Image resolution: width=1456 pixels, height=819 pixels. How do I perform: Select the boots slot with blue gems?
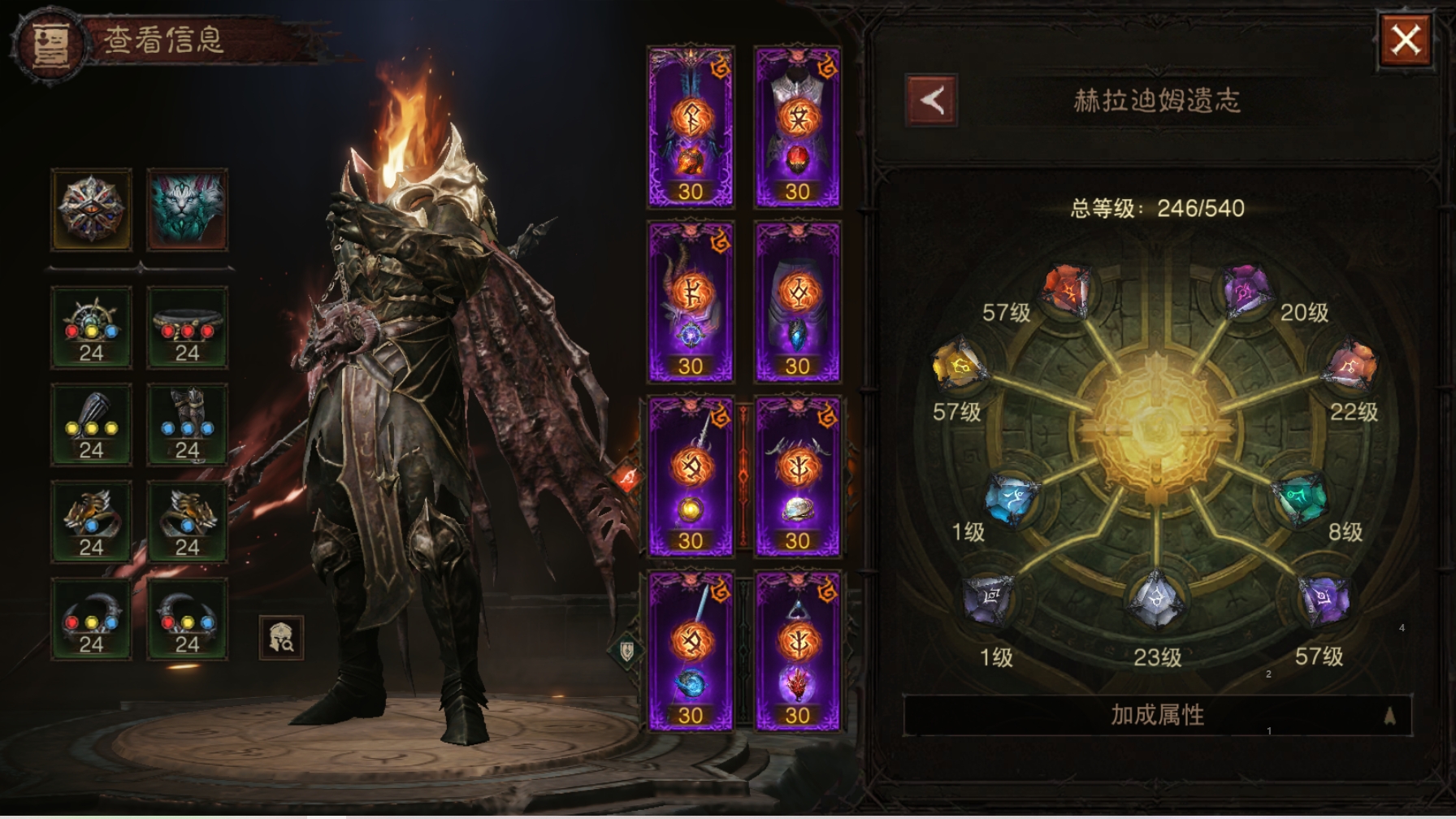[x=187, y=424]
